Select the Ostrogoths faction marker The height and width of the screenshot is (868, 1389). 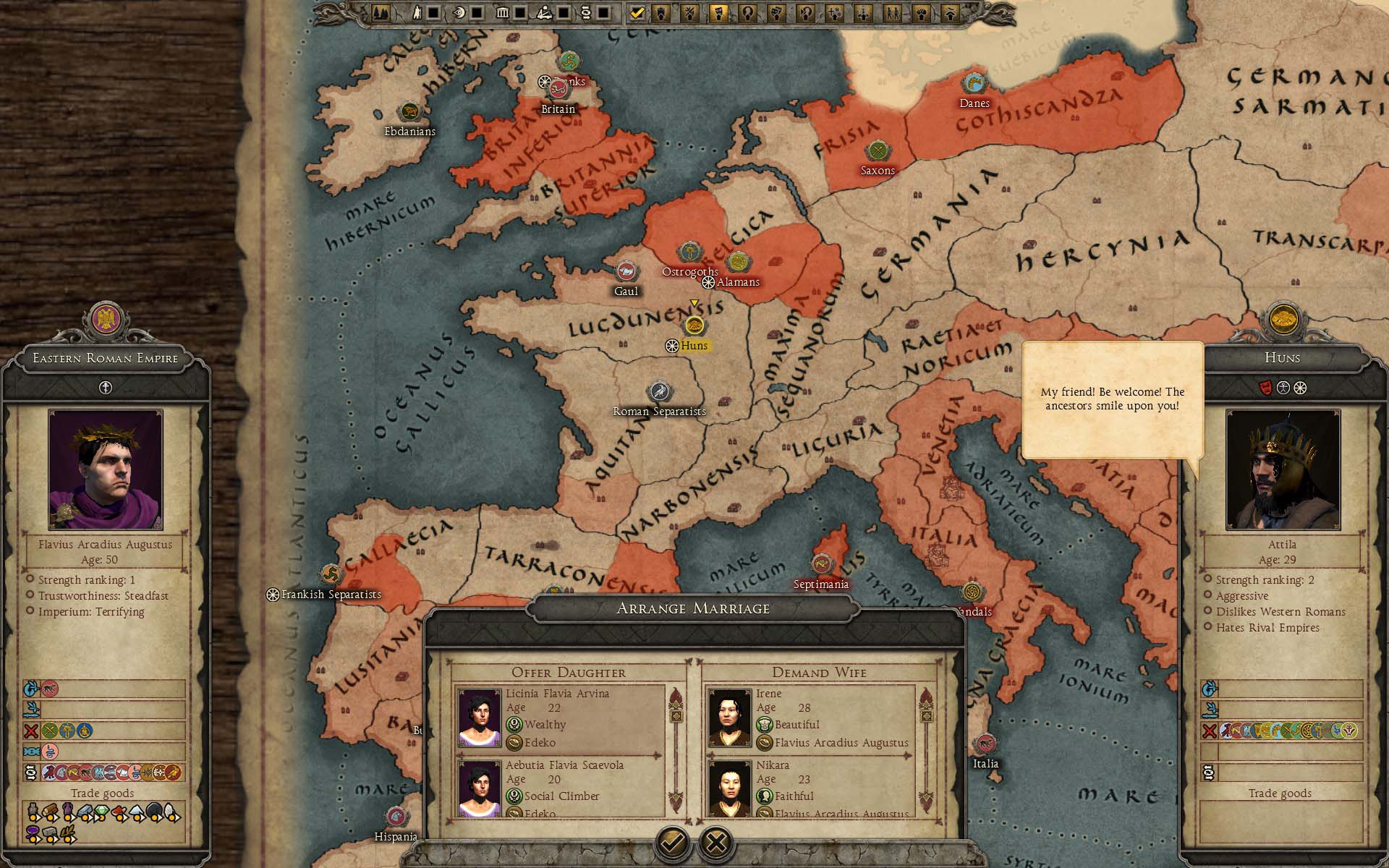pos(691,252)
